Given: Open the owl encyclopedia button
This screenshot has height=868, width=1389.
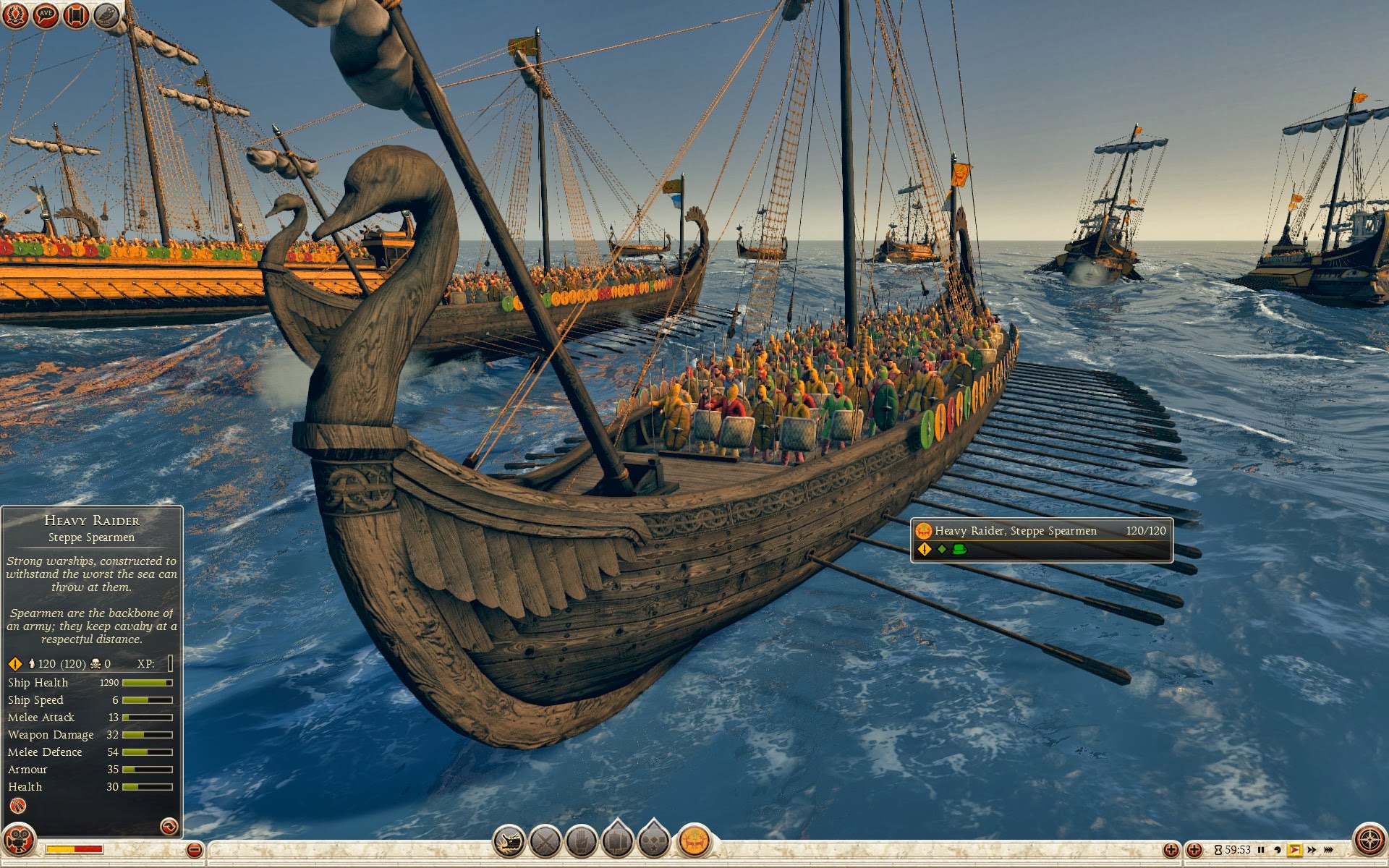Looking at the screenshot, I should point(106,15).
